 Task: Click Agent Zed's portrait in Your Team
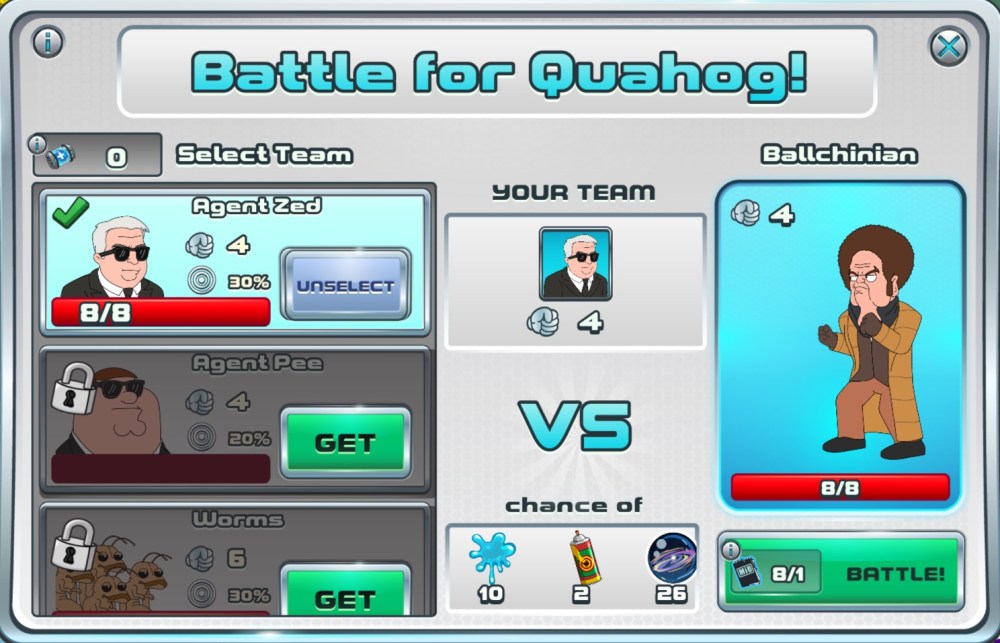point(575,264)
